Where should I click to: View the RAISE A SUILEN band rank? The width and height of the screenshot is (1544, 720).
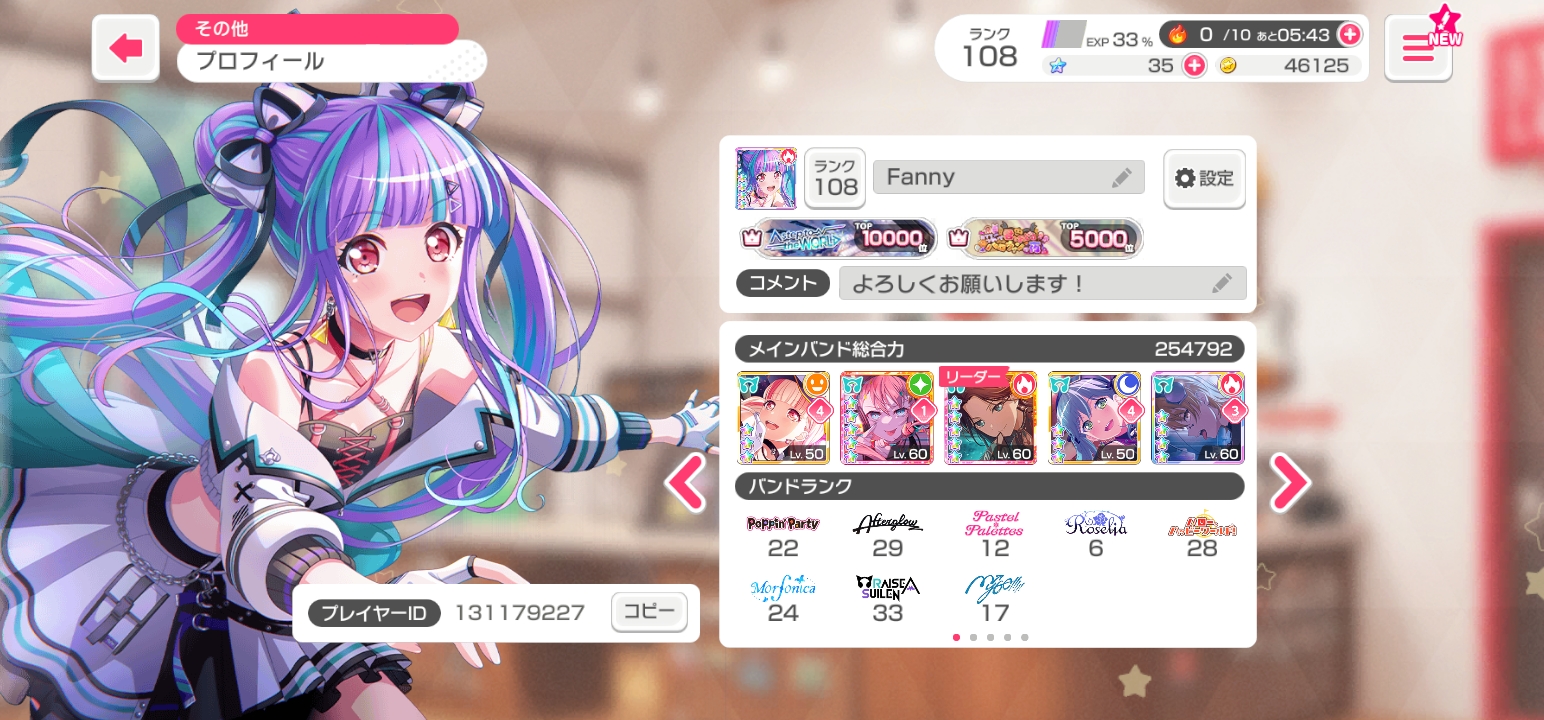tap(888, 599)
